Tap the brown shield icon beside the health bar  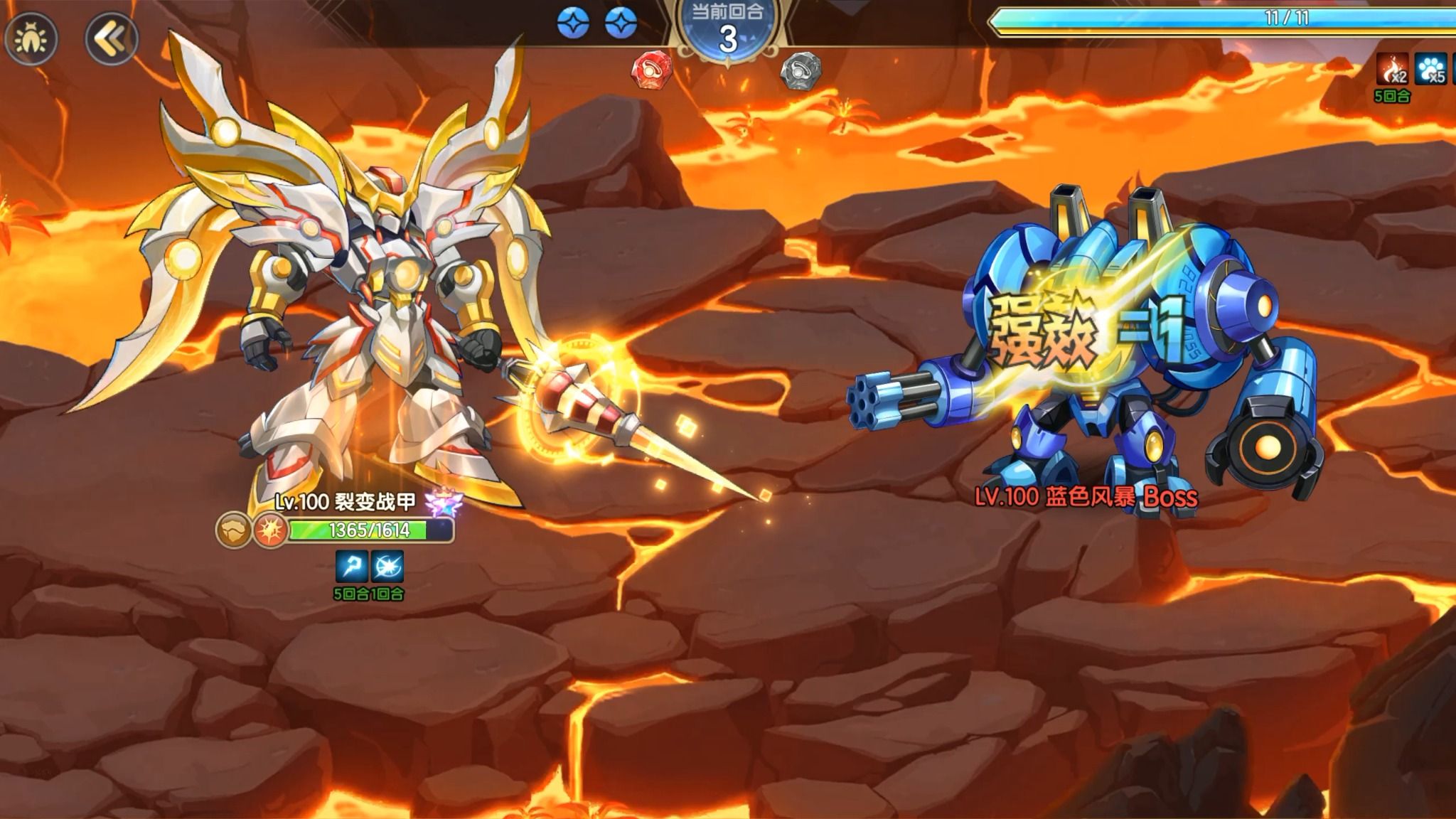tap(234, 530)
